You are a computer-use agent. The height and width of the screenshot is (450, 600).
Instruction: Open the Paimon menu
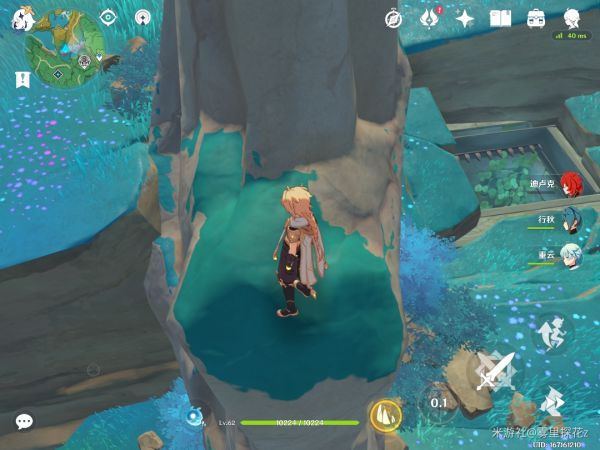coord(22,19)
